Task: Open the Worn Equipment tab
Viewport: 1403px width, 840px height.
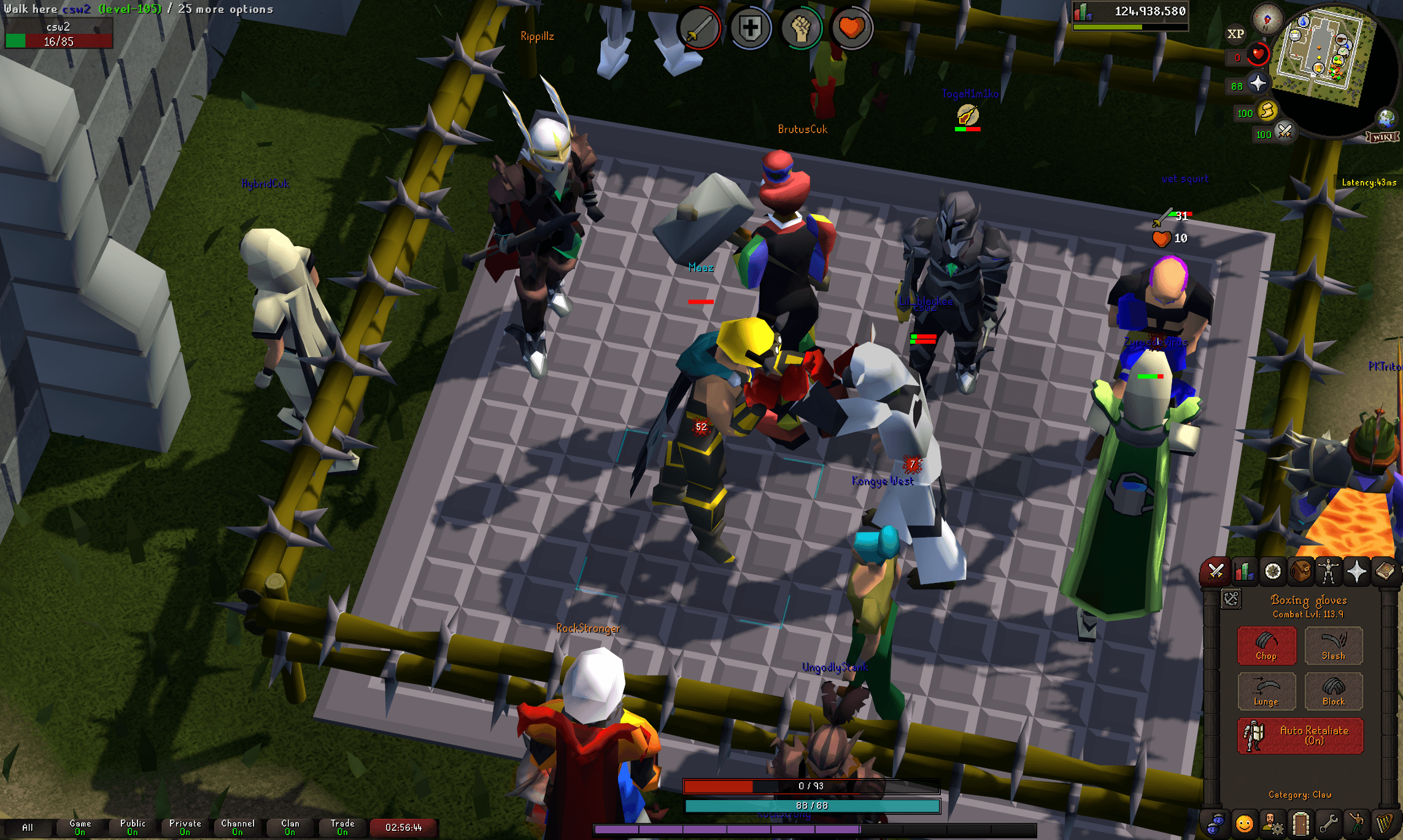Action: point(1328,571)
